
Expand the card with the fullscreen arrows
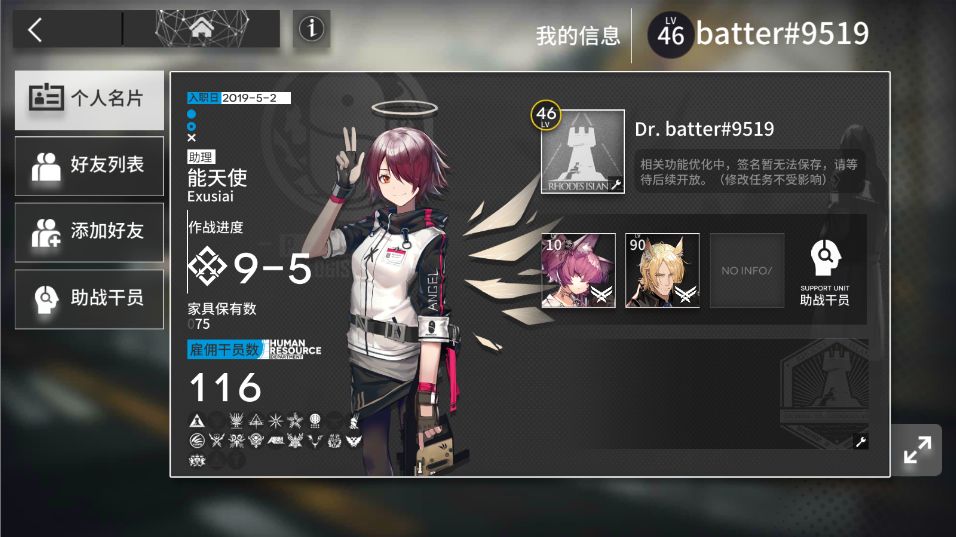click(x=917, y=451)
